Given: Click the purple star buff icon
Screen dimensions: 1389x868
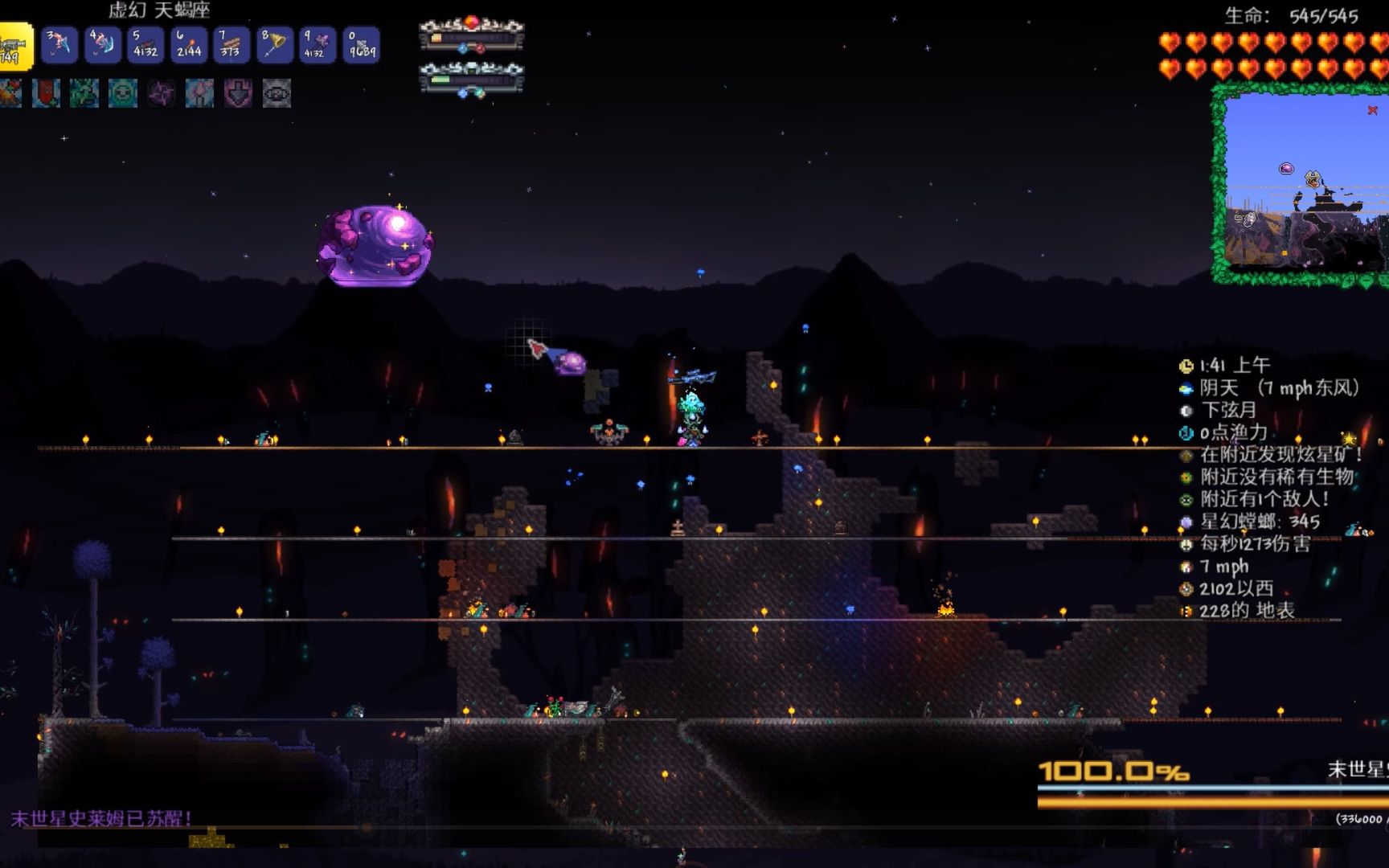Looking at the screenshot, I should pyautogui.click(x=161, y=94).
